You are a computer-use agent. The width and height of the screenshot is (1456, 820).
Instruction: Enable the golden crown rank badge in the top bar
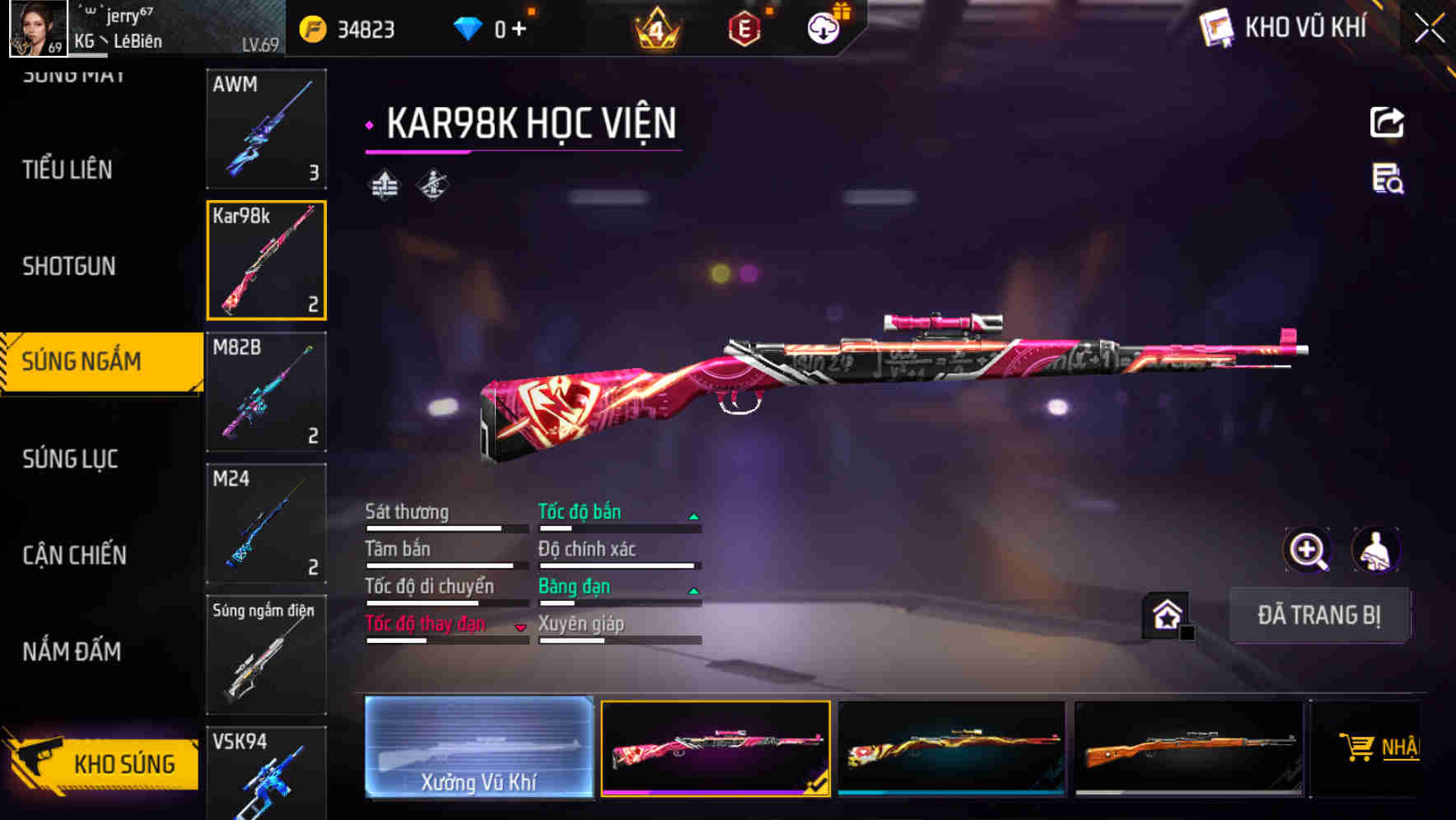click(656, 27)
